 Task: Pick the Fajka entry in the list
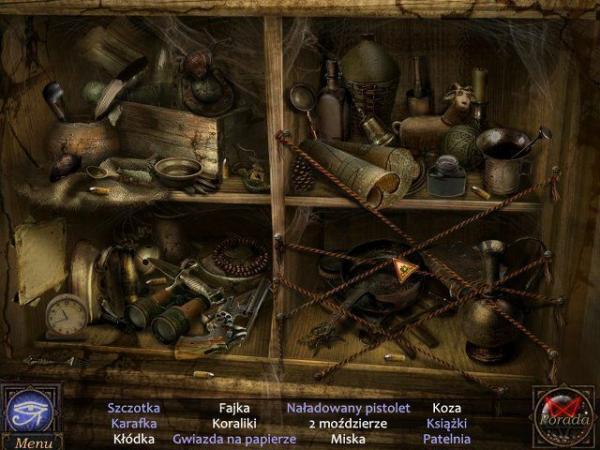233,408
